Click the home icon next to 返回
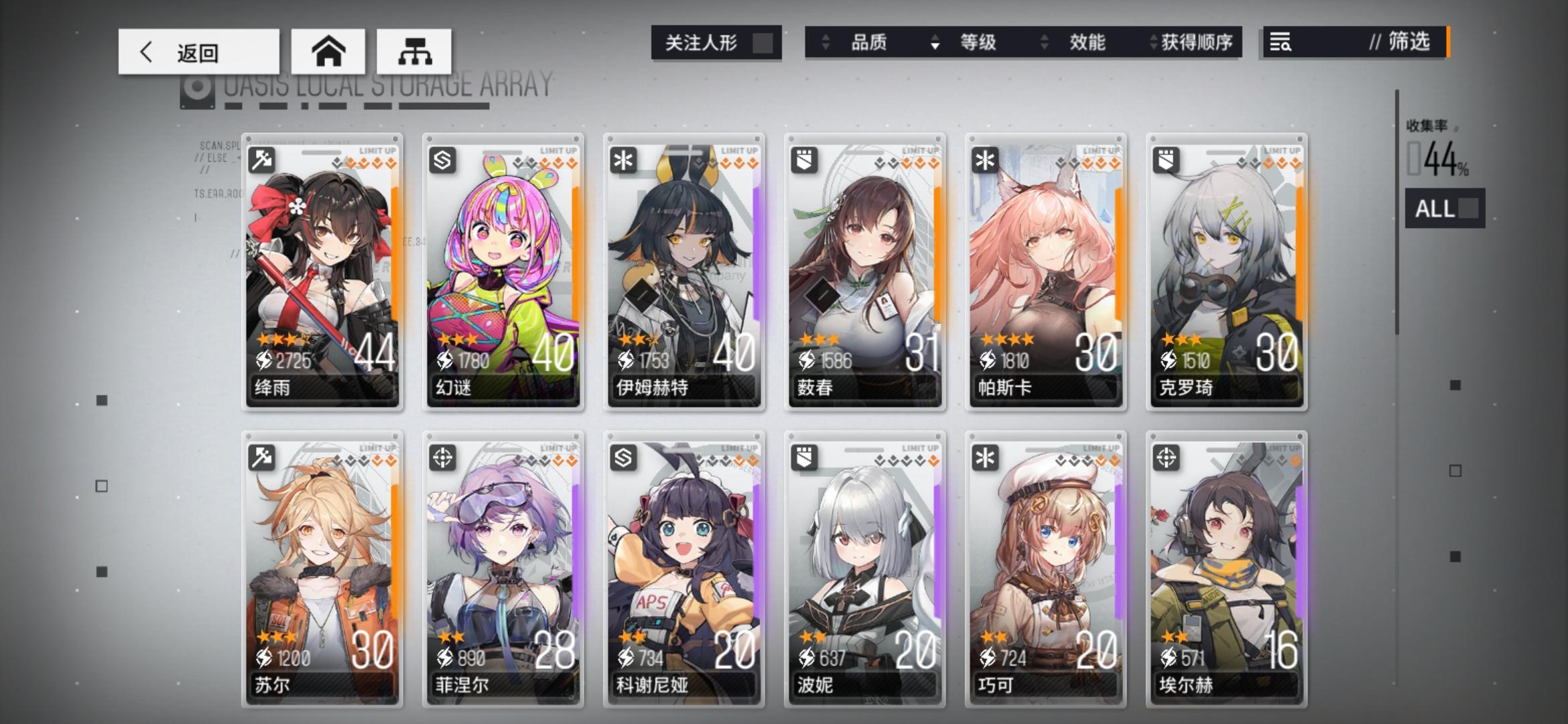This screenshot has width=1568, height=724. click(x=328, y=51)
